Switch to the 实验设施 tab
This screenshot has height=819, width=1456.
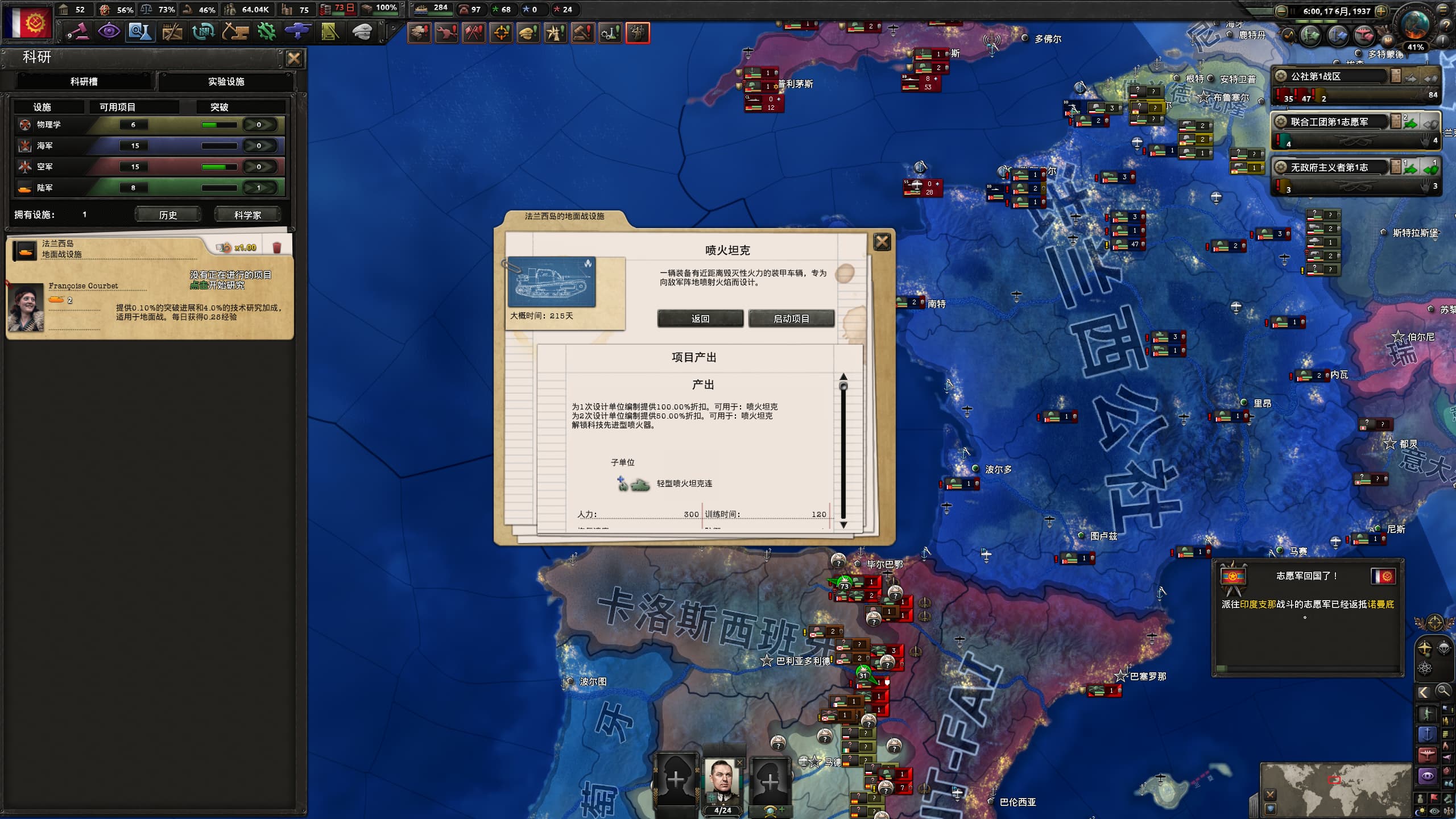[226, 81]
